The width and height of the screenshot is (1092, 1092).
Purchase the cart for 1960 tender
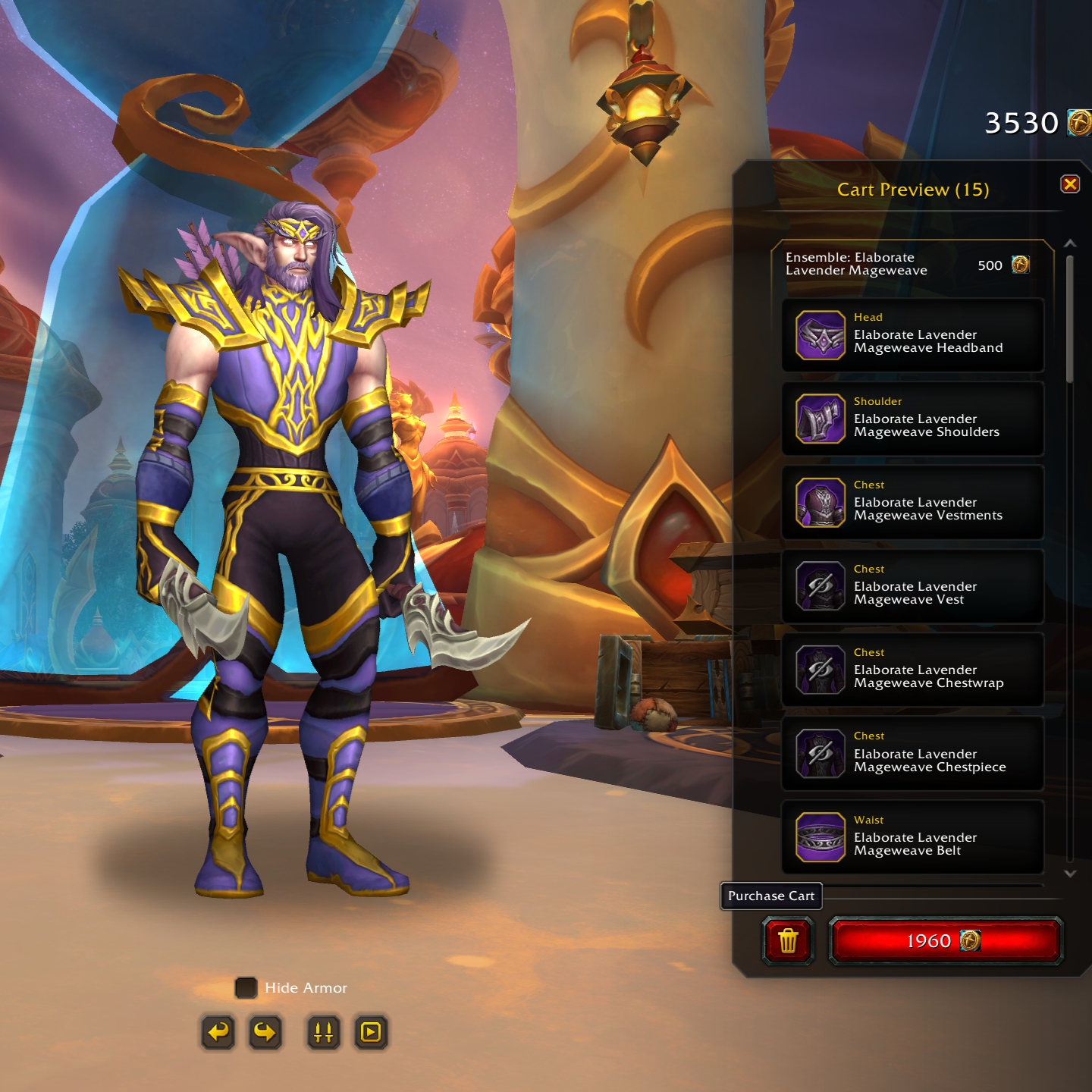(945, 941)
